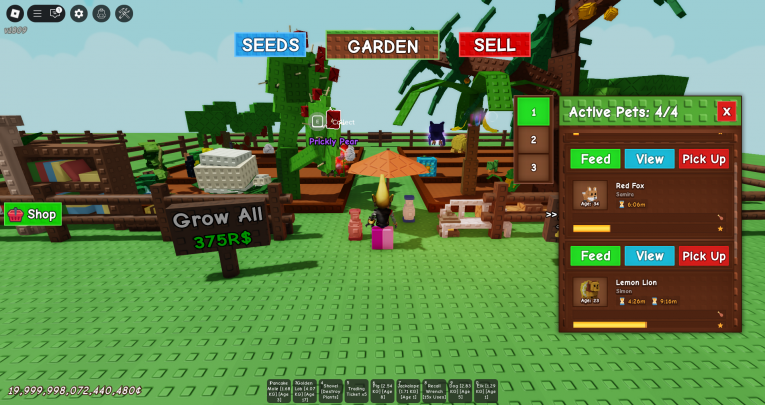The width and height of the screenshot is (765, 405).
Task: Open the backpack inventory icon
Action: [101, 13]
